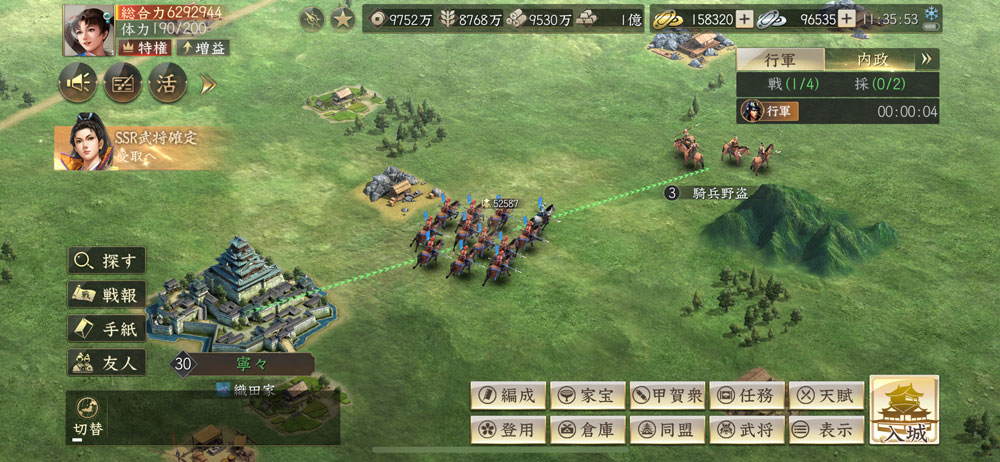Toggle the 切替 switch button
This screenshot has height=462, width=1000.
pyautogui.click(x=88, y=417)
